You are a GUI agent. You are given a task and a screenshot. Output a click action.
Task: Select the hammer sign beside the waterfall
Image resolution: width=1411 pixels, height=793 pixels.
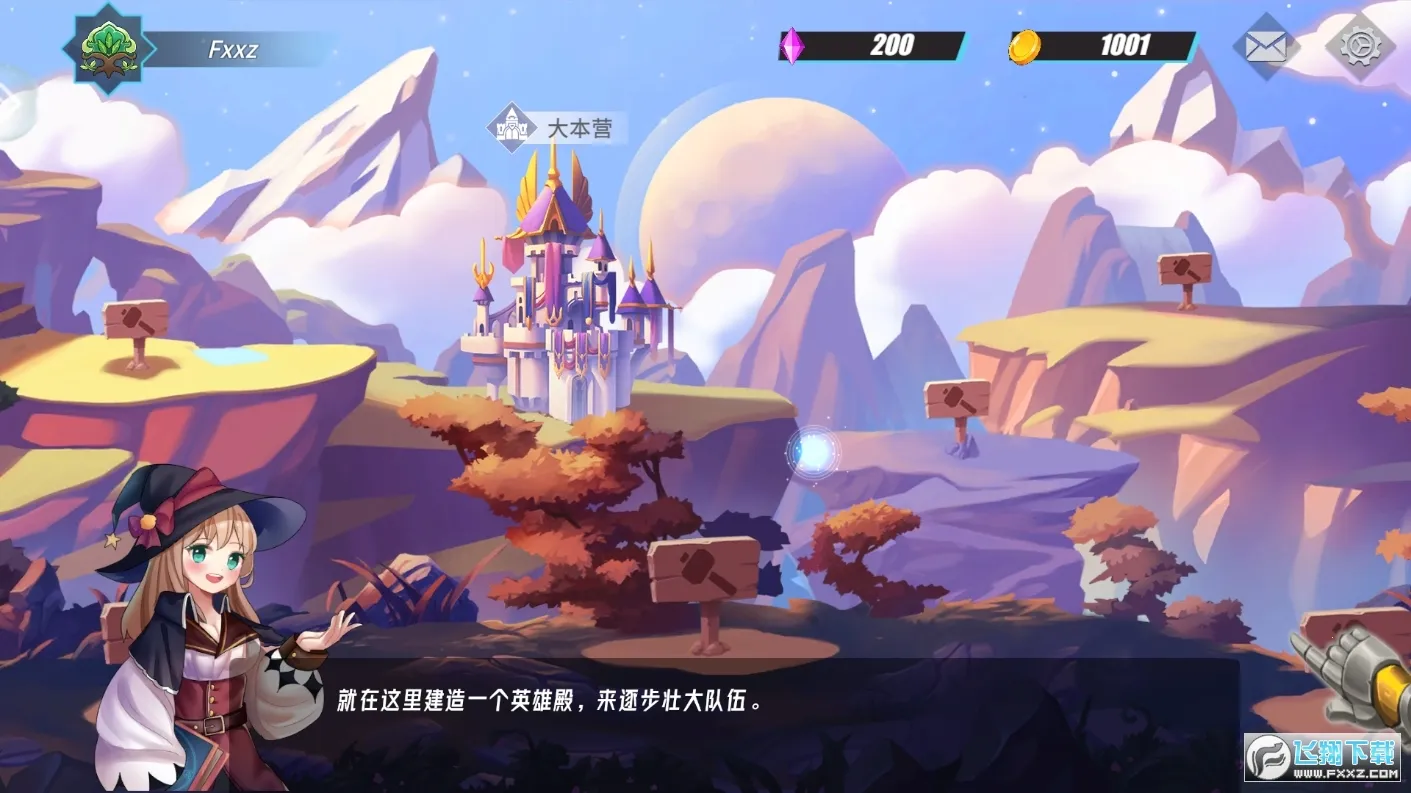pos(1185,270)
